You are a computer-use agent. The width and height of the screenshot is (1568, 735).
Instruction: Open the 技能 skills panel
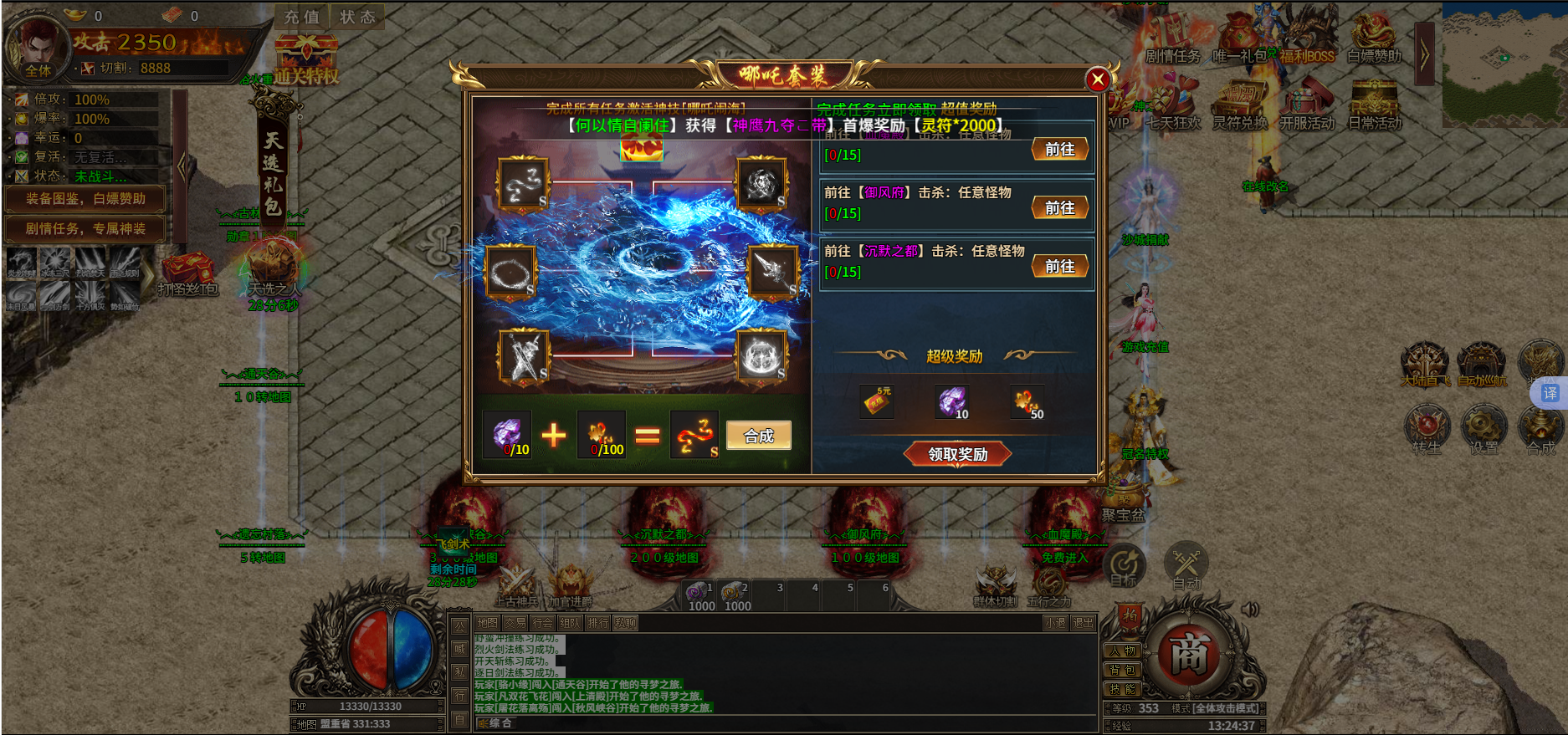pyautogui.click(x=1125, y=689)
